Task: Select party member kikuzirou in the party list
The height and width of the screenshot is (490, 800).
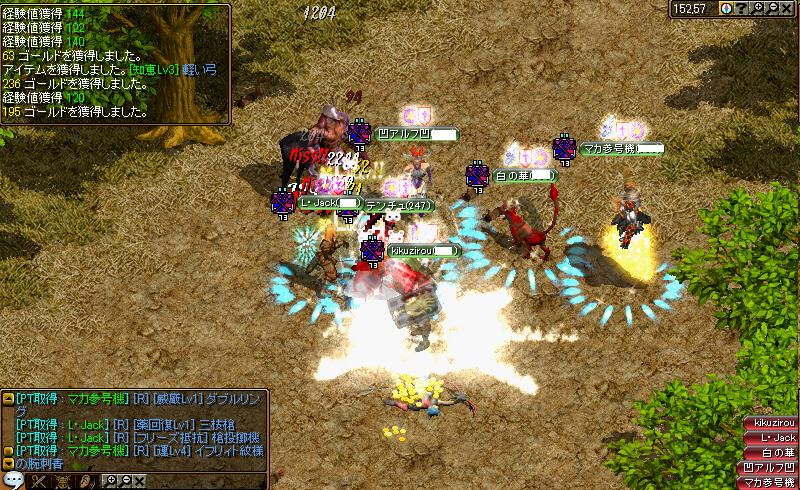Action: 771,424
